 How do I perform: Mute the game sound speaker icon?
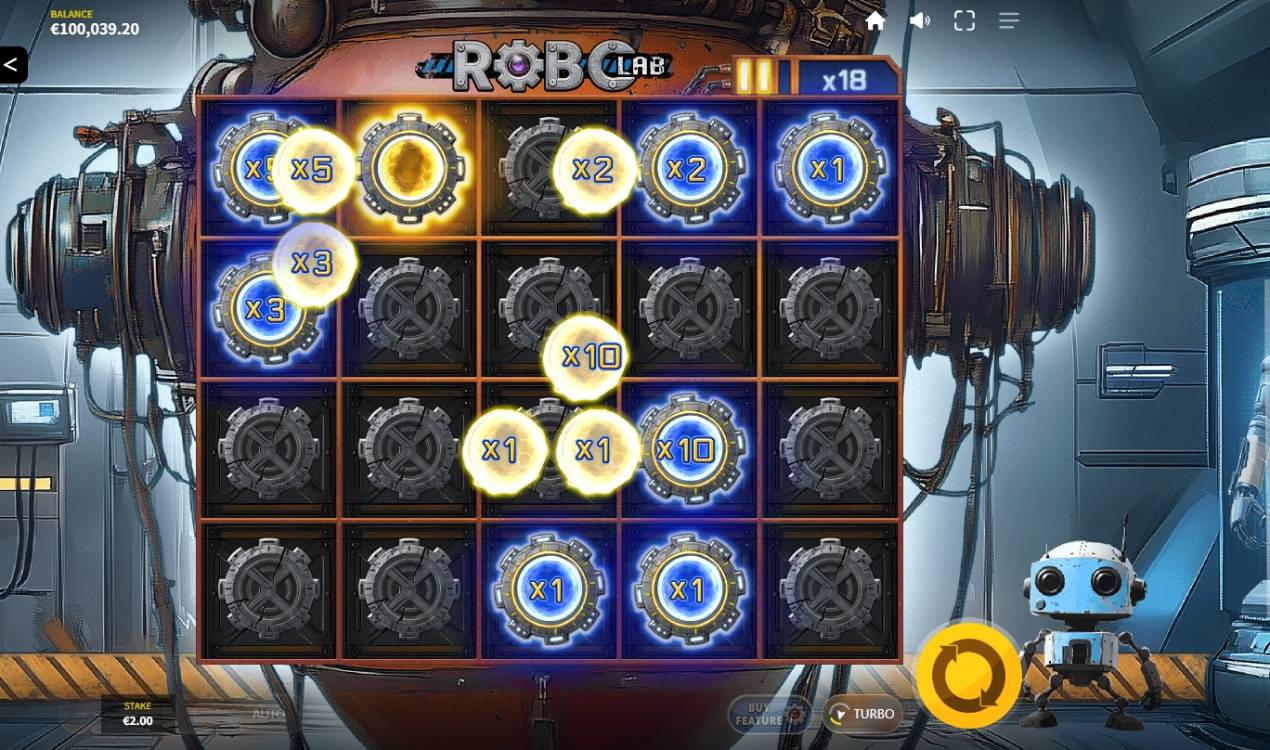pos(919,21)
